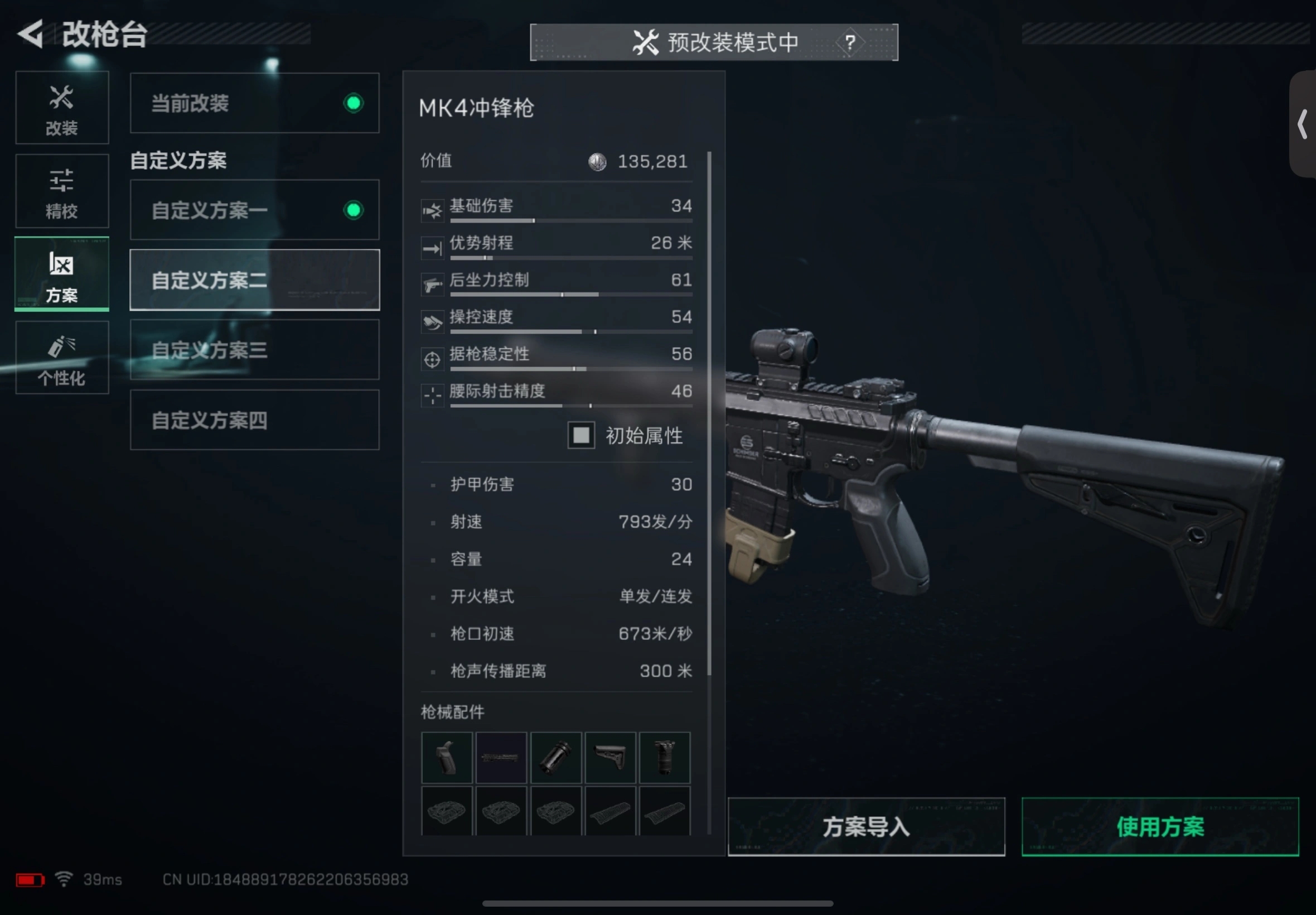Toggle the 初始属性 checkbox
Image resolution: width=1316 pixels, height=915 pixels.
pyautogui.click(x=581, y=435)
